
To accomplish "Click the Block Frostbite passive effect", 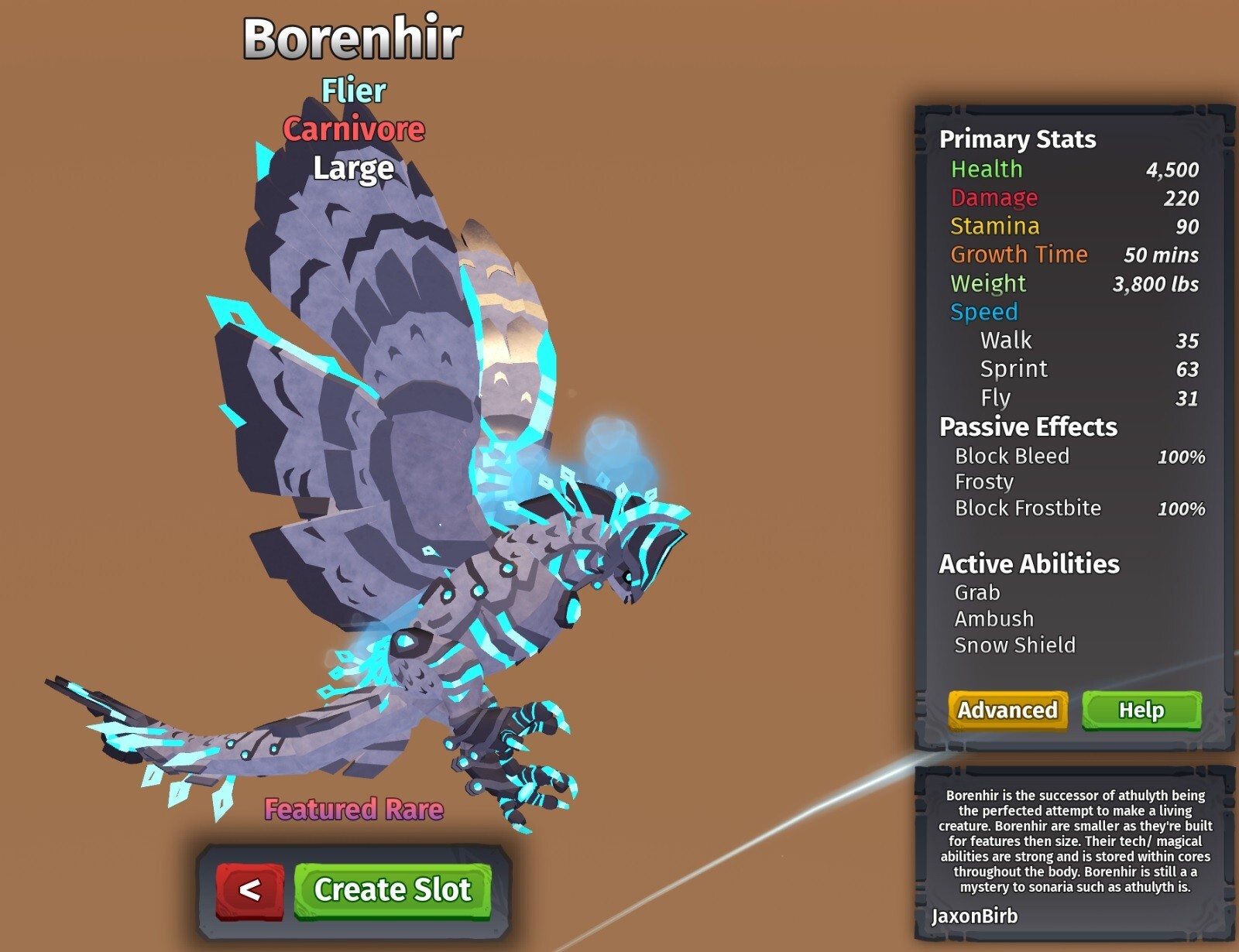I will click(1027, 508).
